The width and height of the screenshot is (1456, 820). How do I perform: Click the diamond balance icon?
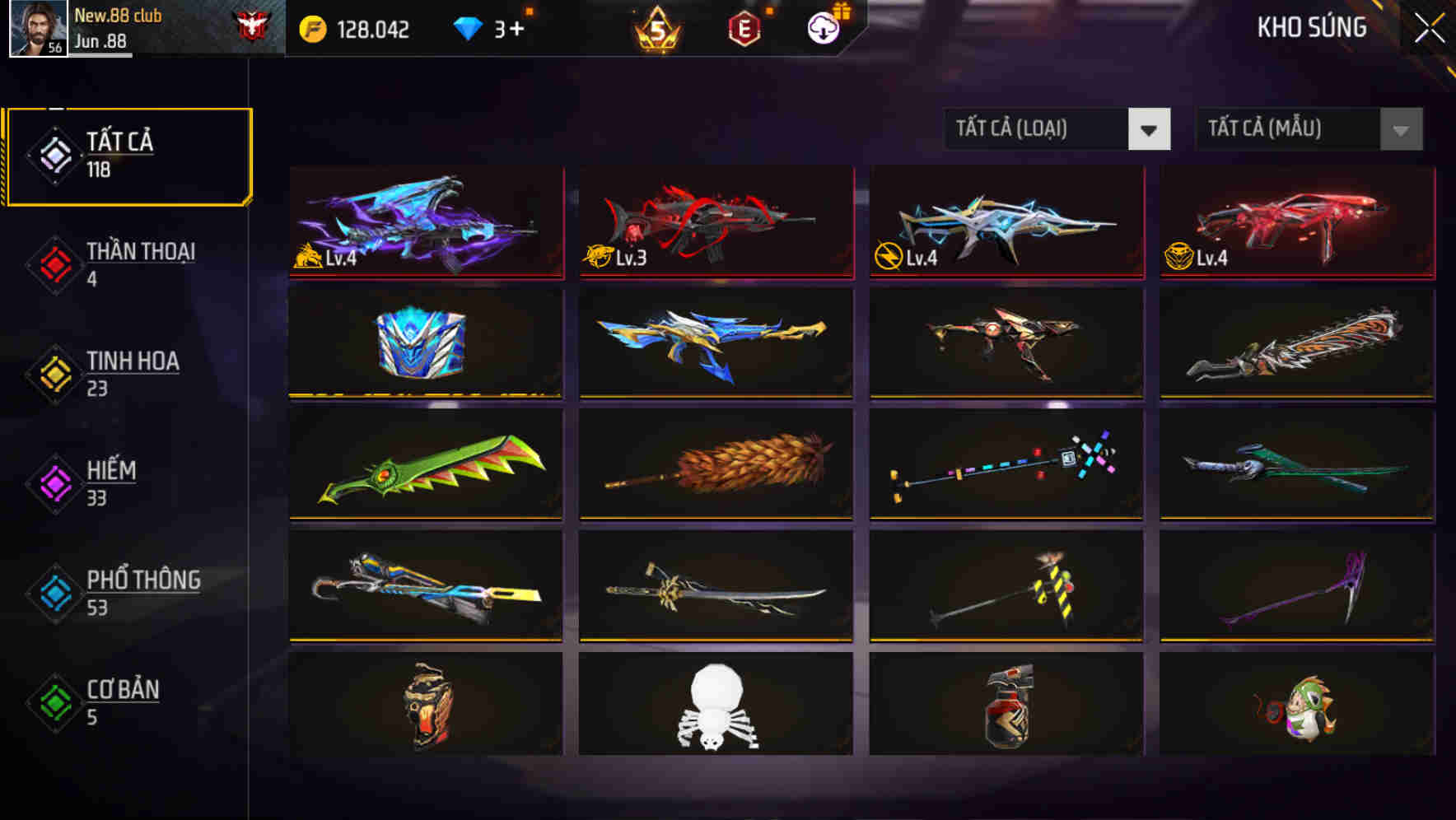(469, 27)
